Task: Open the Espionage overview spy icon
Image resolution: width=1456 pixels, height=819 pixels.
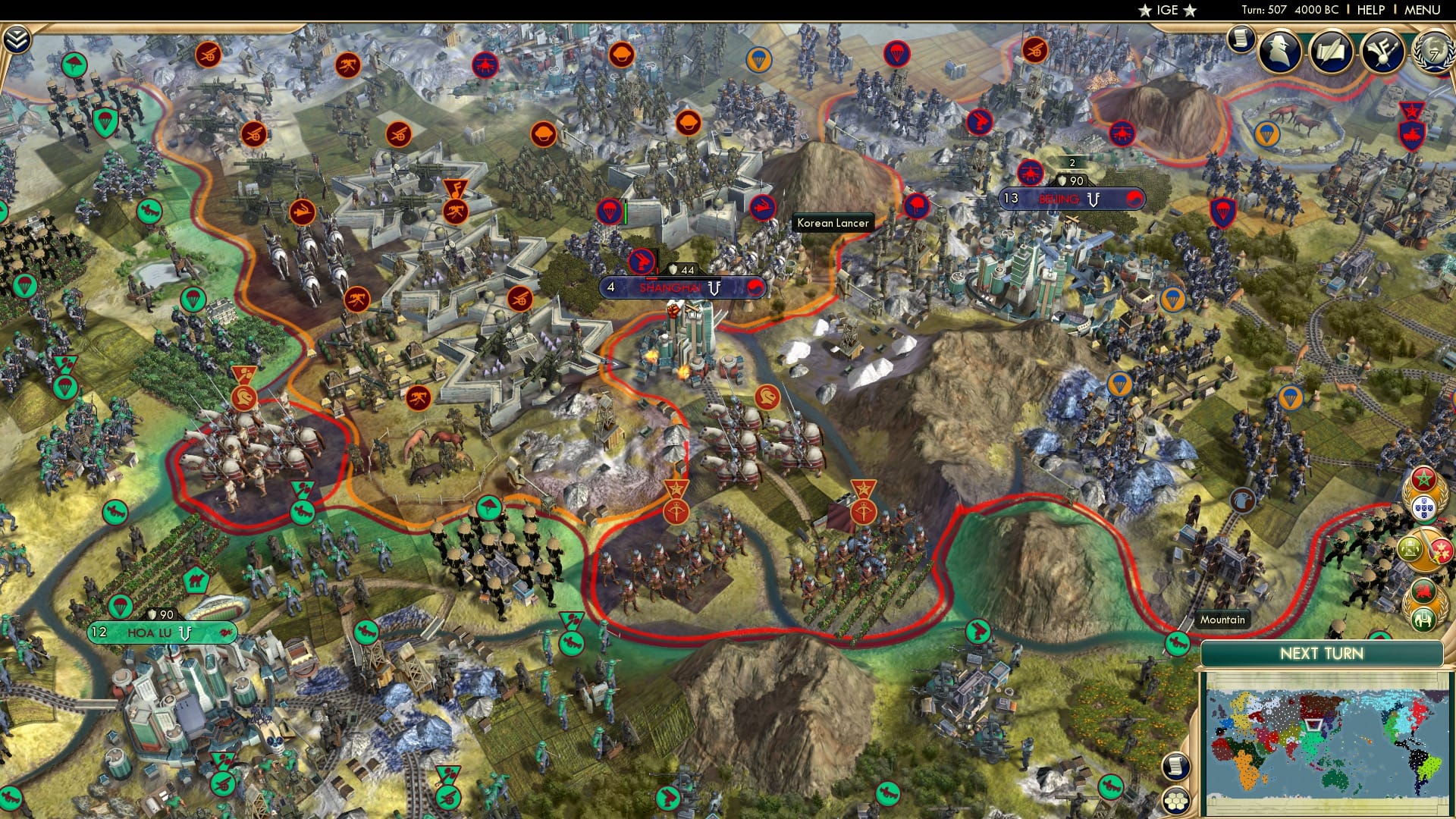Action: click(1278, 50)
